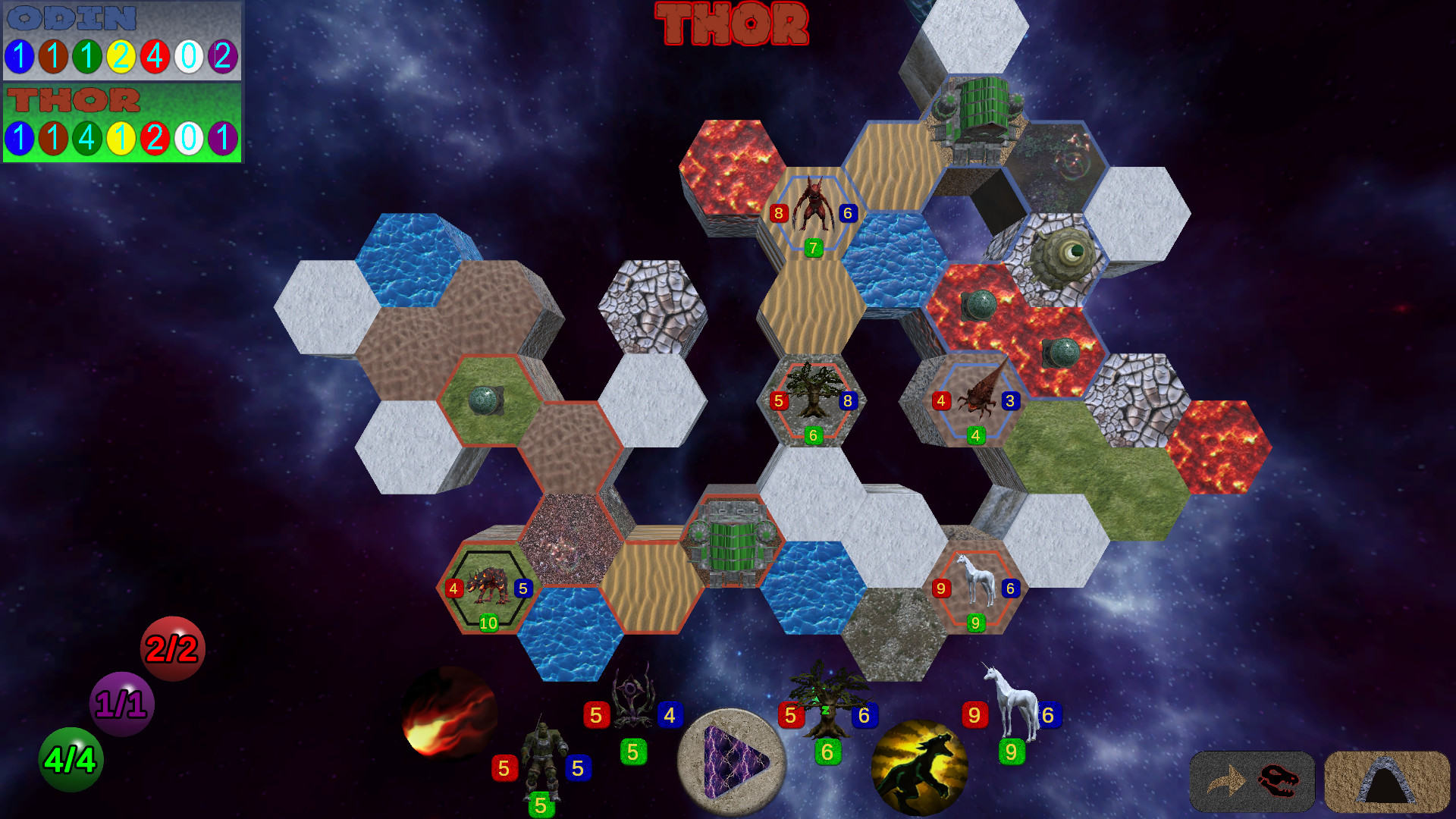The width and height of the screenshot is (1456, 819).
Task: Click the green 4/4 counter orb
Action: [71, 760]
